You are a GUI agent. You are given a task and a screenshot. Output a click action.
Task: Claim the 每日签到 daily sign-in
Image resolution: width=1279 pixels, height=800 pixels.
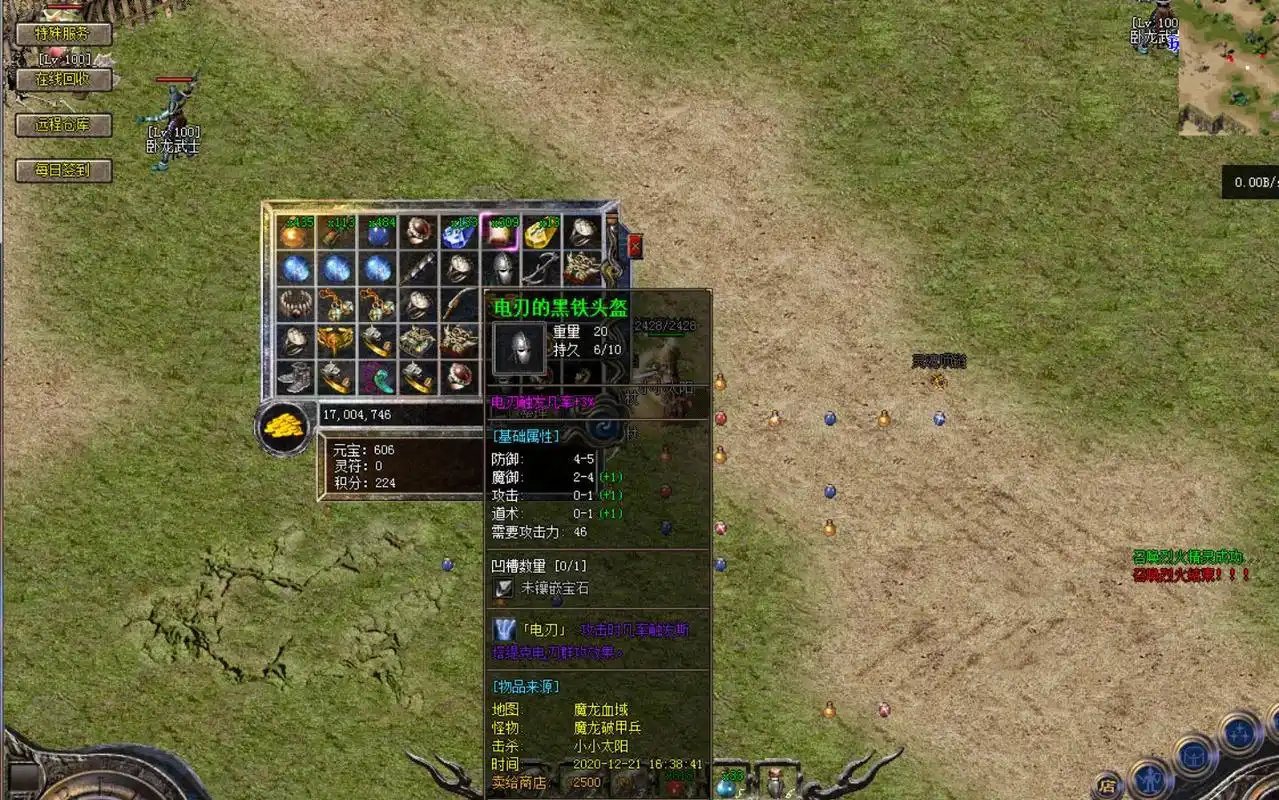63,170
